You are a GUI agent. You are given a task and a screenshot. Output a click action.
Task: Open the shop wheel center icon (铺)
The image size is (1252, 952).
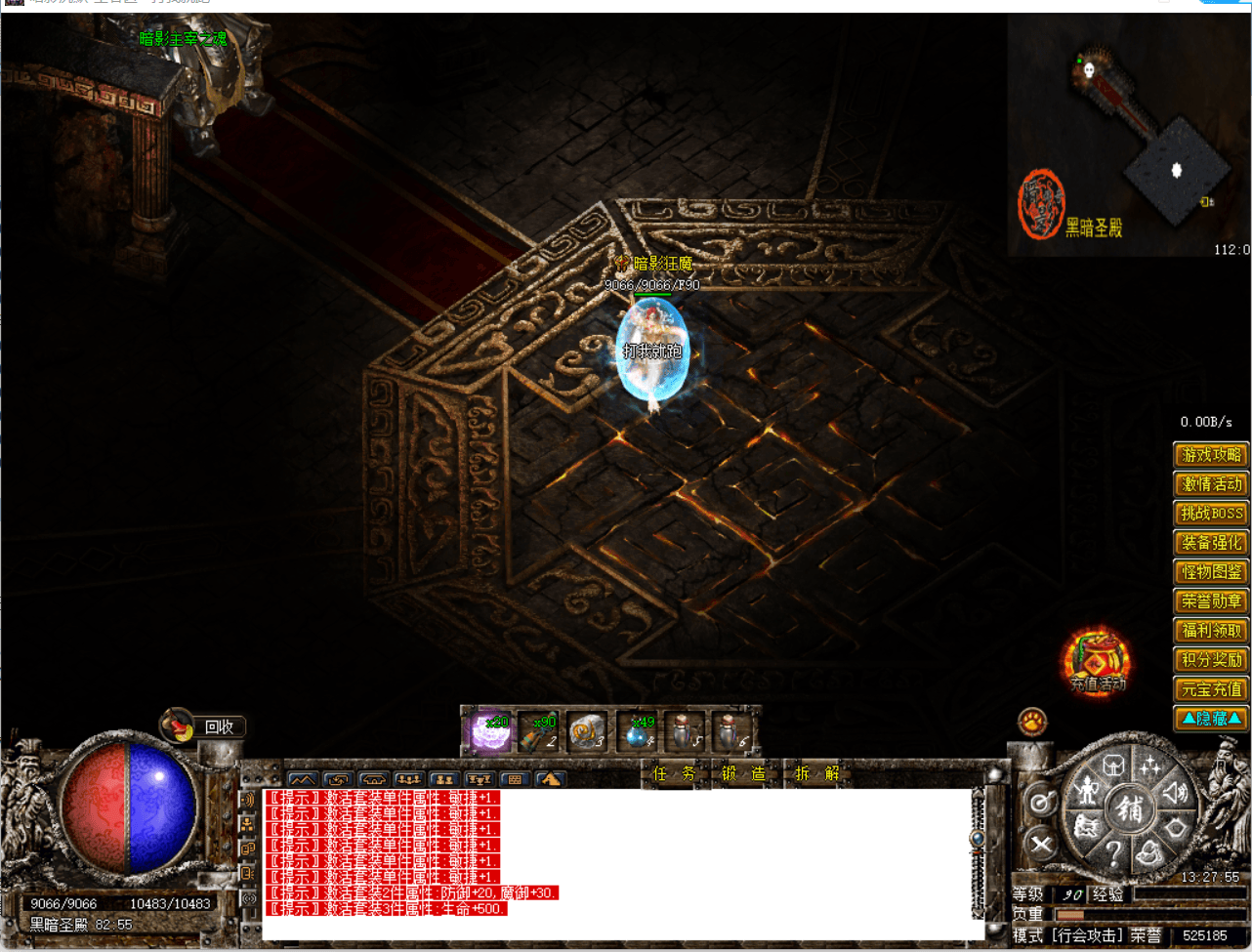coord(1132,808)
